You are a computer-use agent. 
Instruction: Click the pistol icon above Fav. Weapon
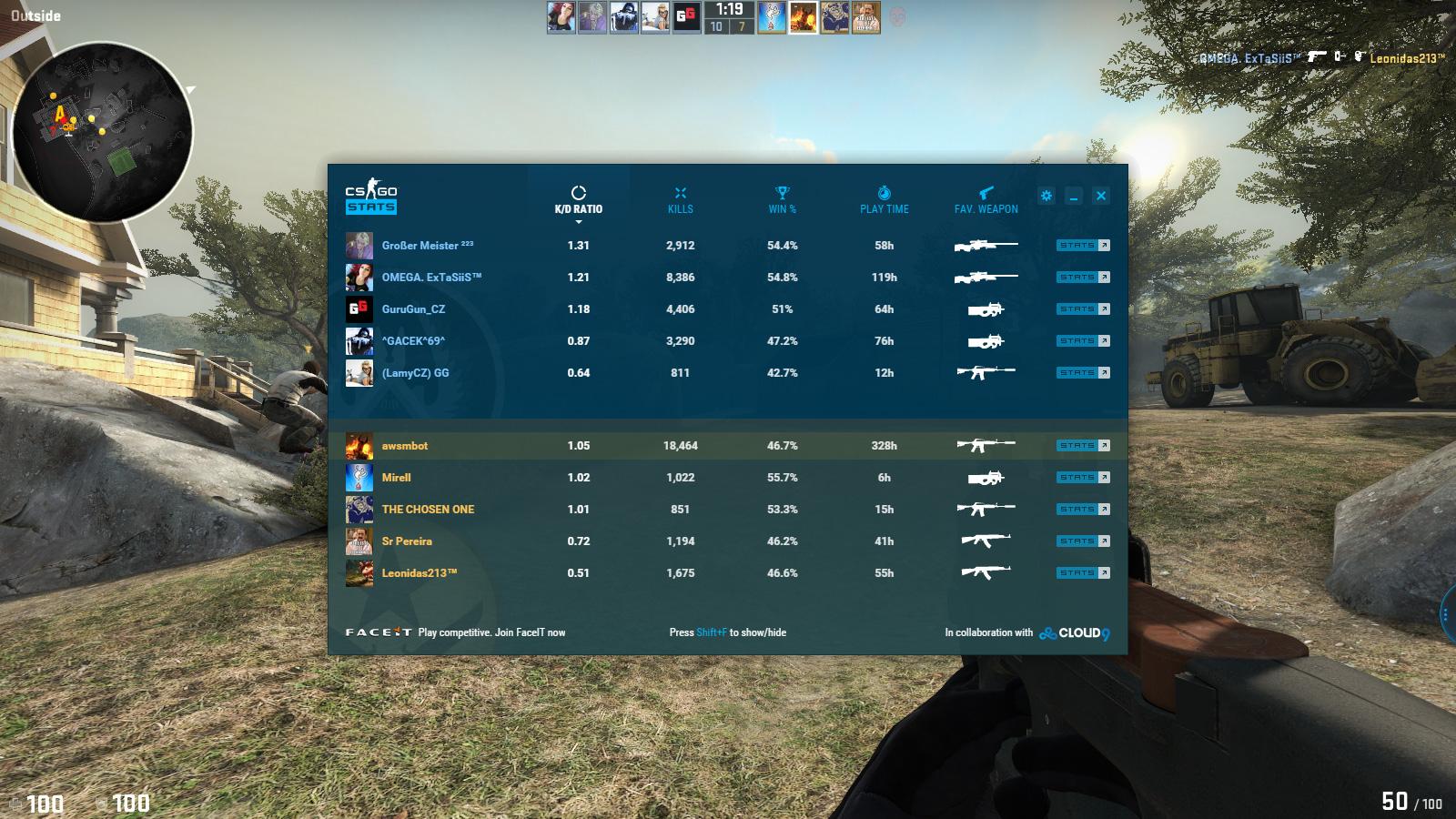988,191
